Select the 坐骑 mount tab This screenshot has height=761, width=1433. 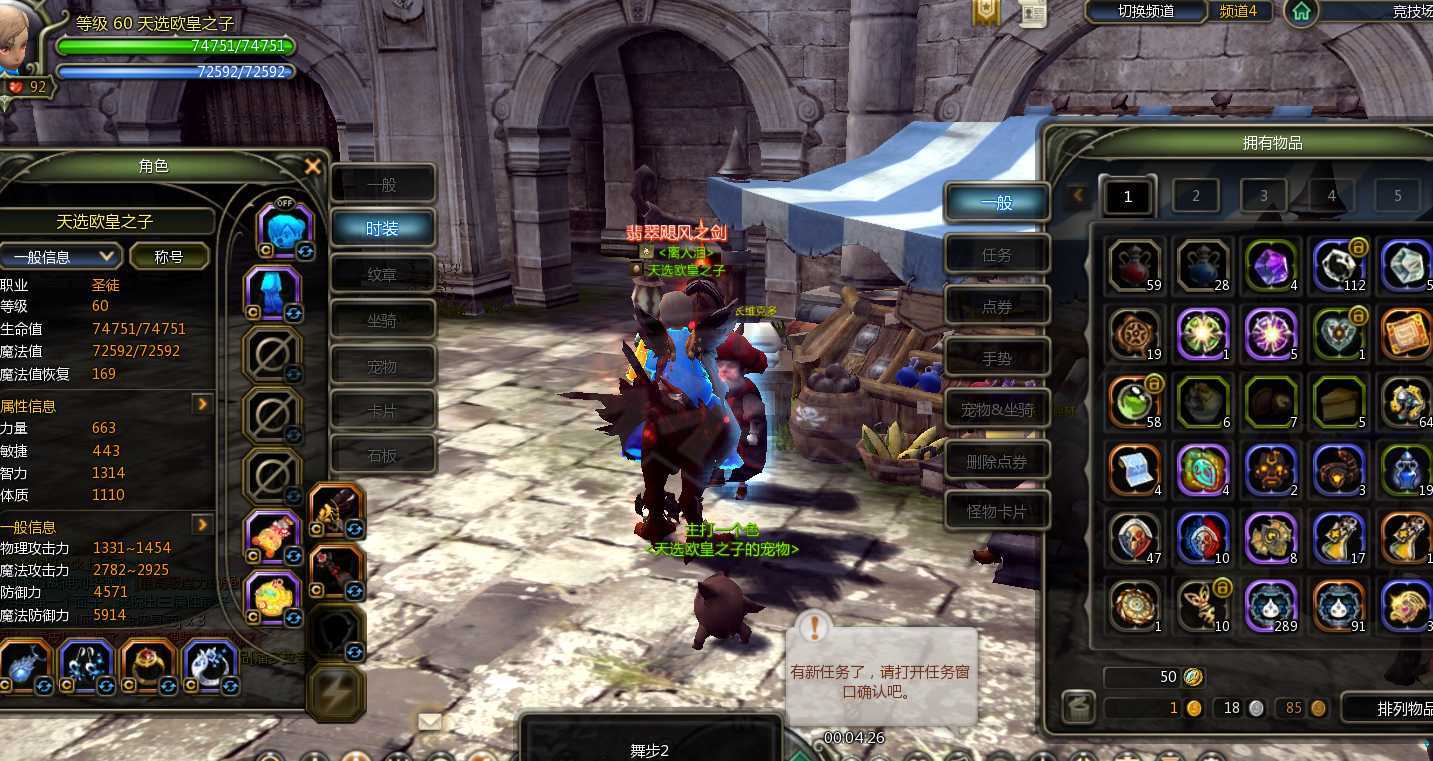[x=383, y=321]
